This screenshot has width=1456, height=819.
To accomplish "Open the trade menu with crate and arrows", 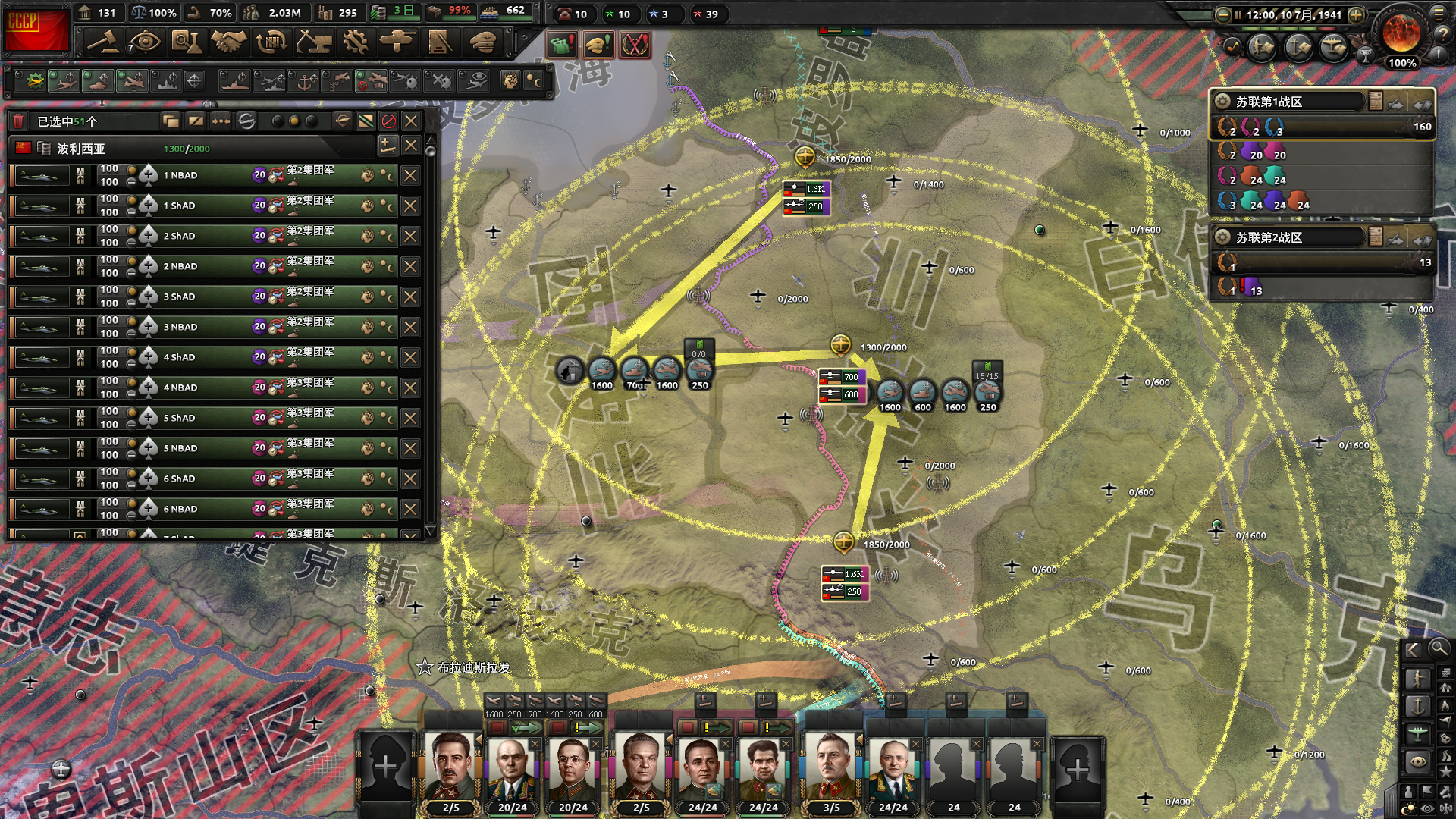I will point(271,42).
